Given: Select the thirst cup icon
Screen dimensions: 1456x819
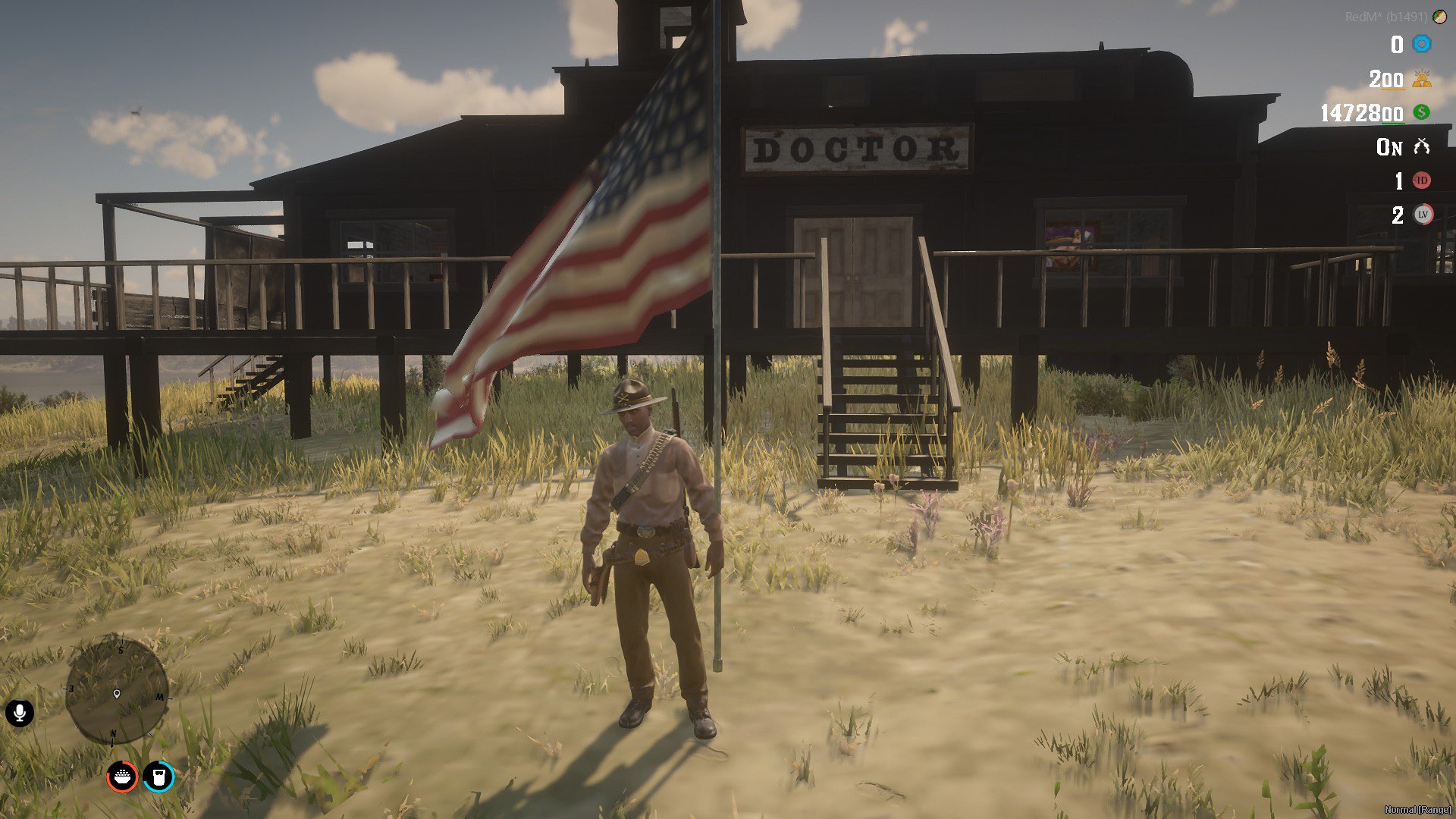Looking at the screenshot, I should pos(158,777).
